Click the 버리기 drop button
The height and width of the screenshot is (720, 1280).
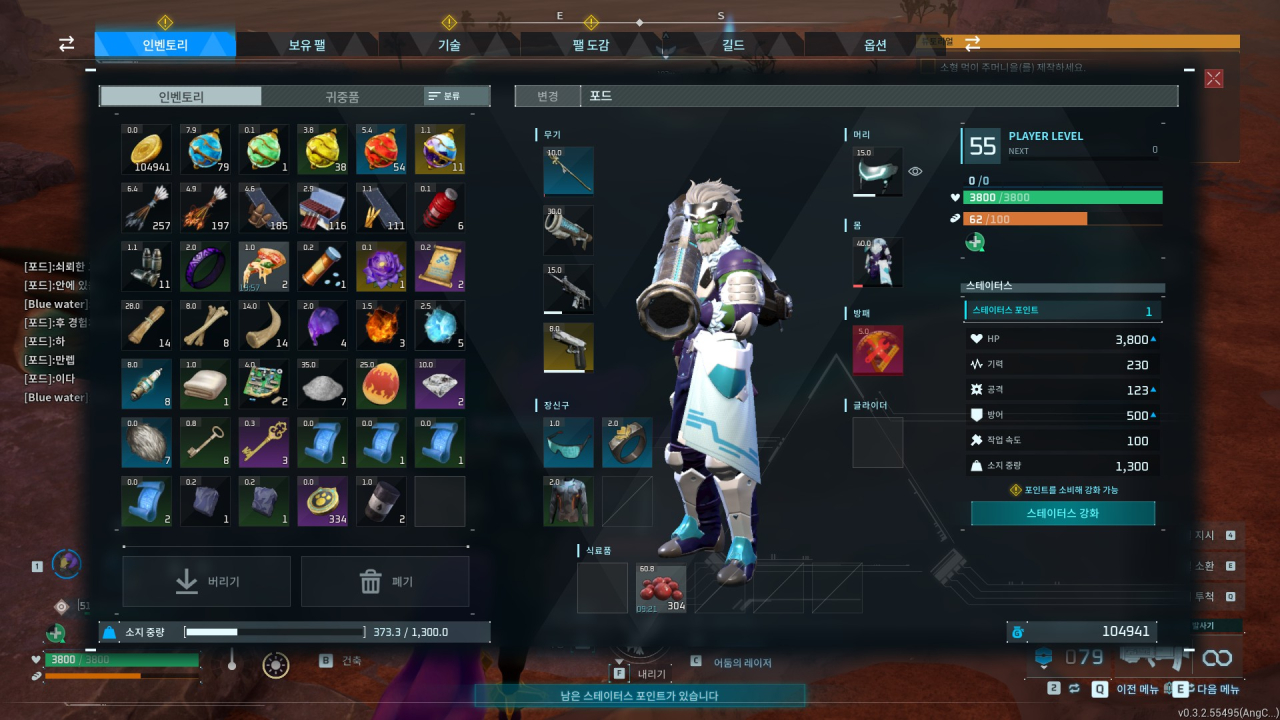tap(207, 581)
